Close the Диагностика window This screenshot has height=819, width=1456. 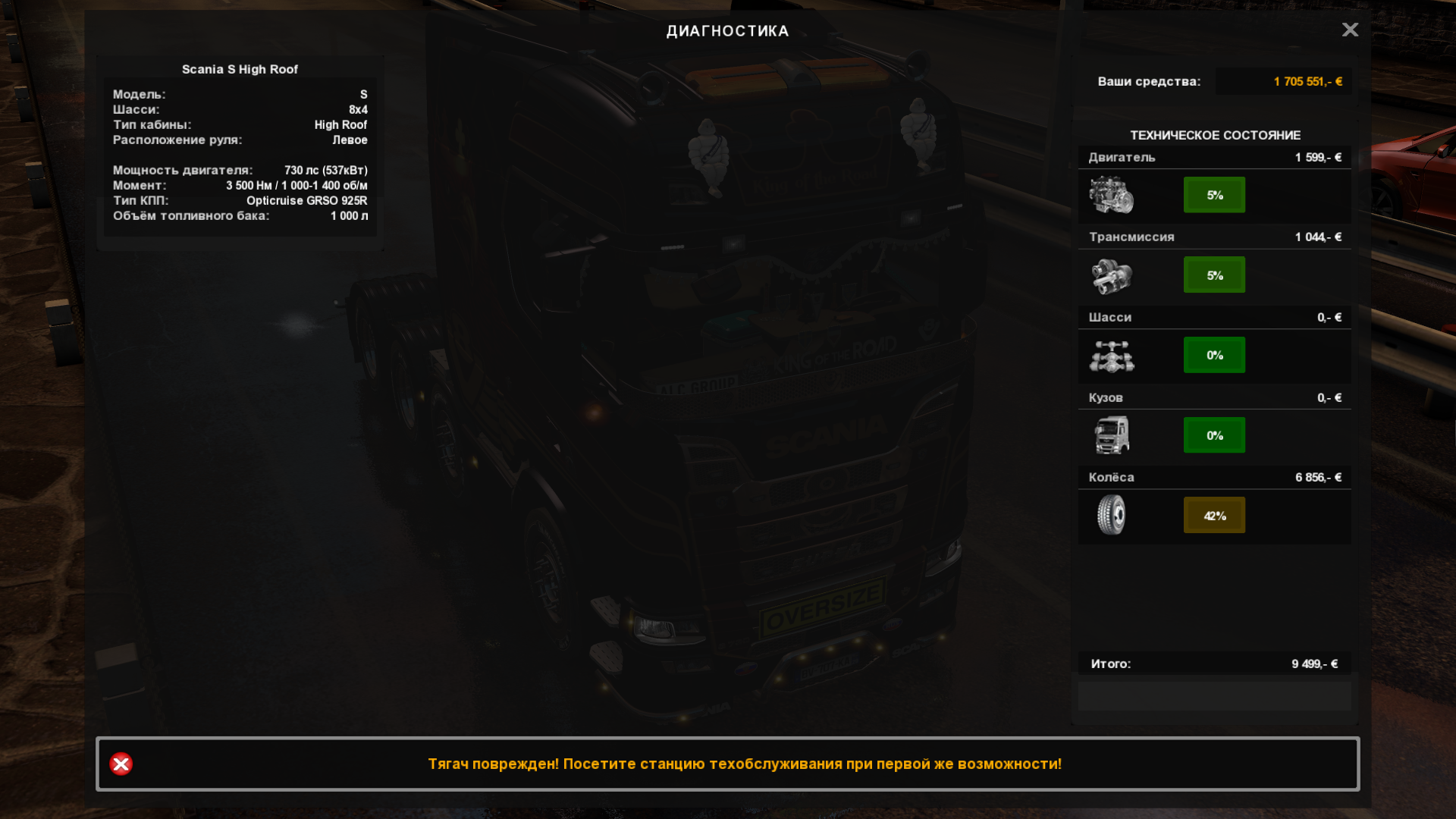(1350, 30)
